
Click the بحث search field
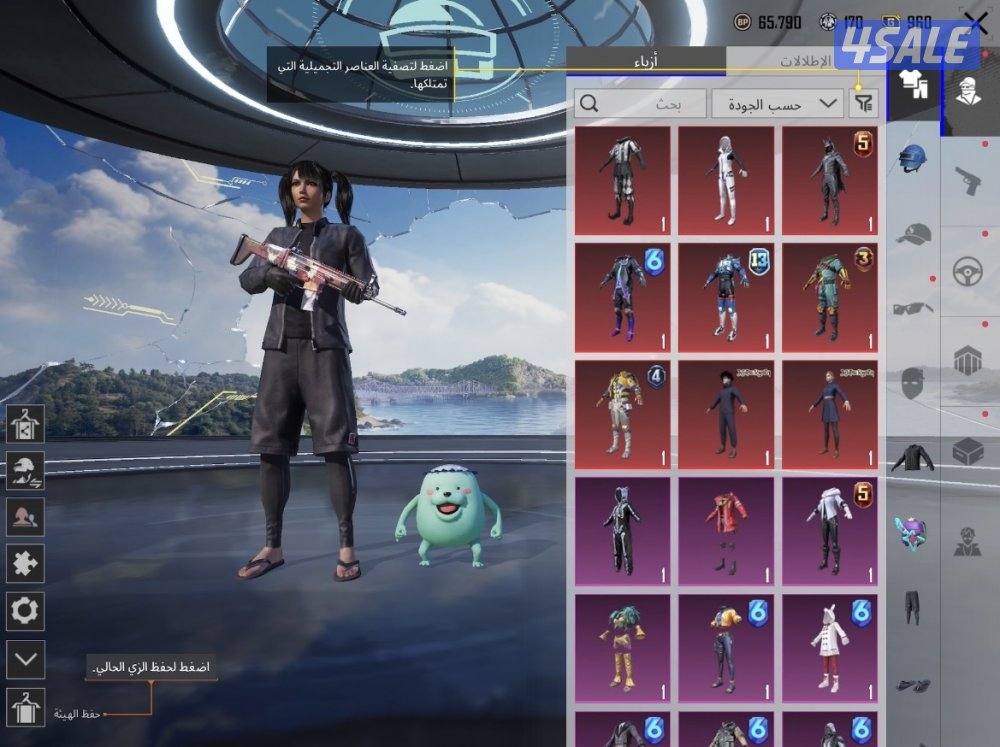pos(639,103)
